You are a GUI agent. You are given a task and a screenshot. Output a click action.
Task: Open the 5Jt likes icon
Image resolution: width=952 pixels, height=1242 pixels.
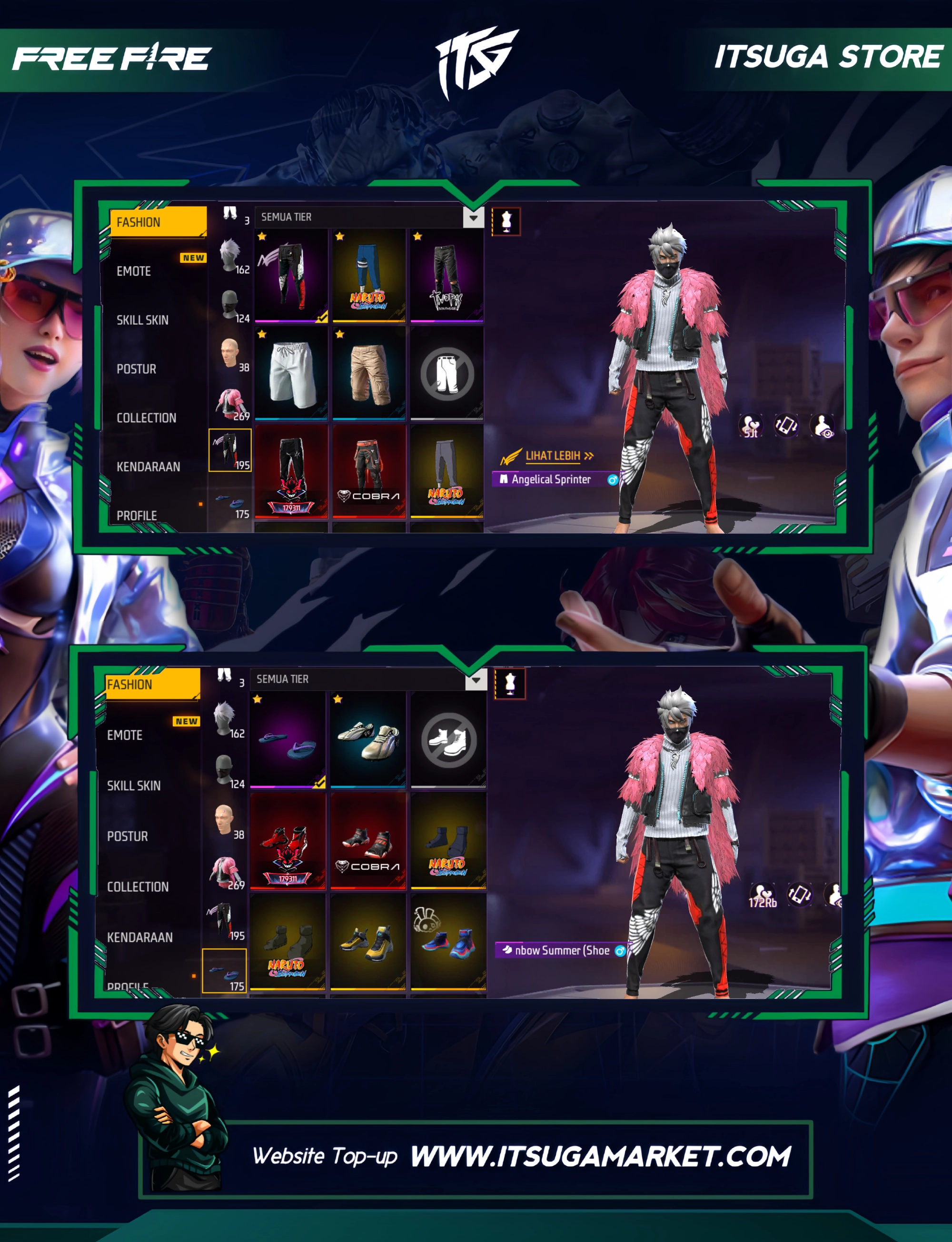750,426
